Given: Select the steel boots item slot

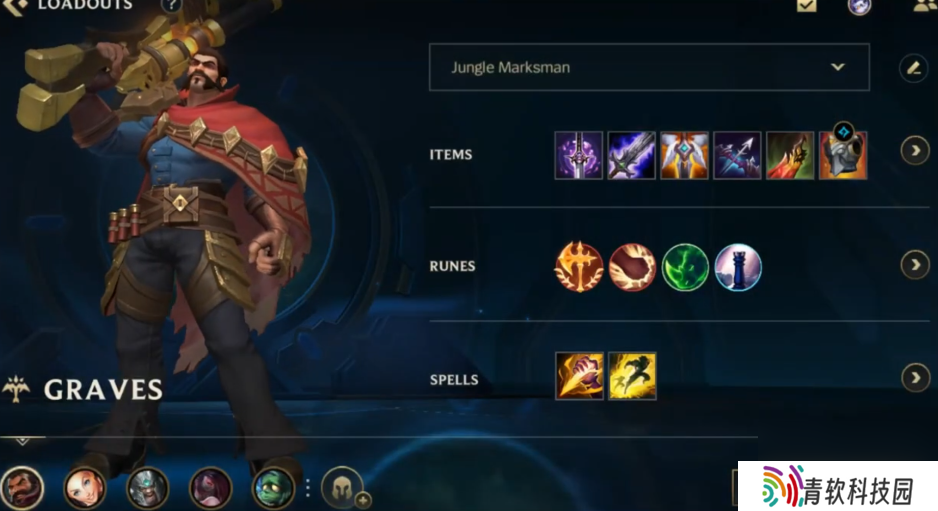Looking at the screenshot, I should pyautogui.click(x=843, y=155).
